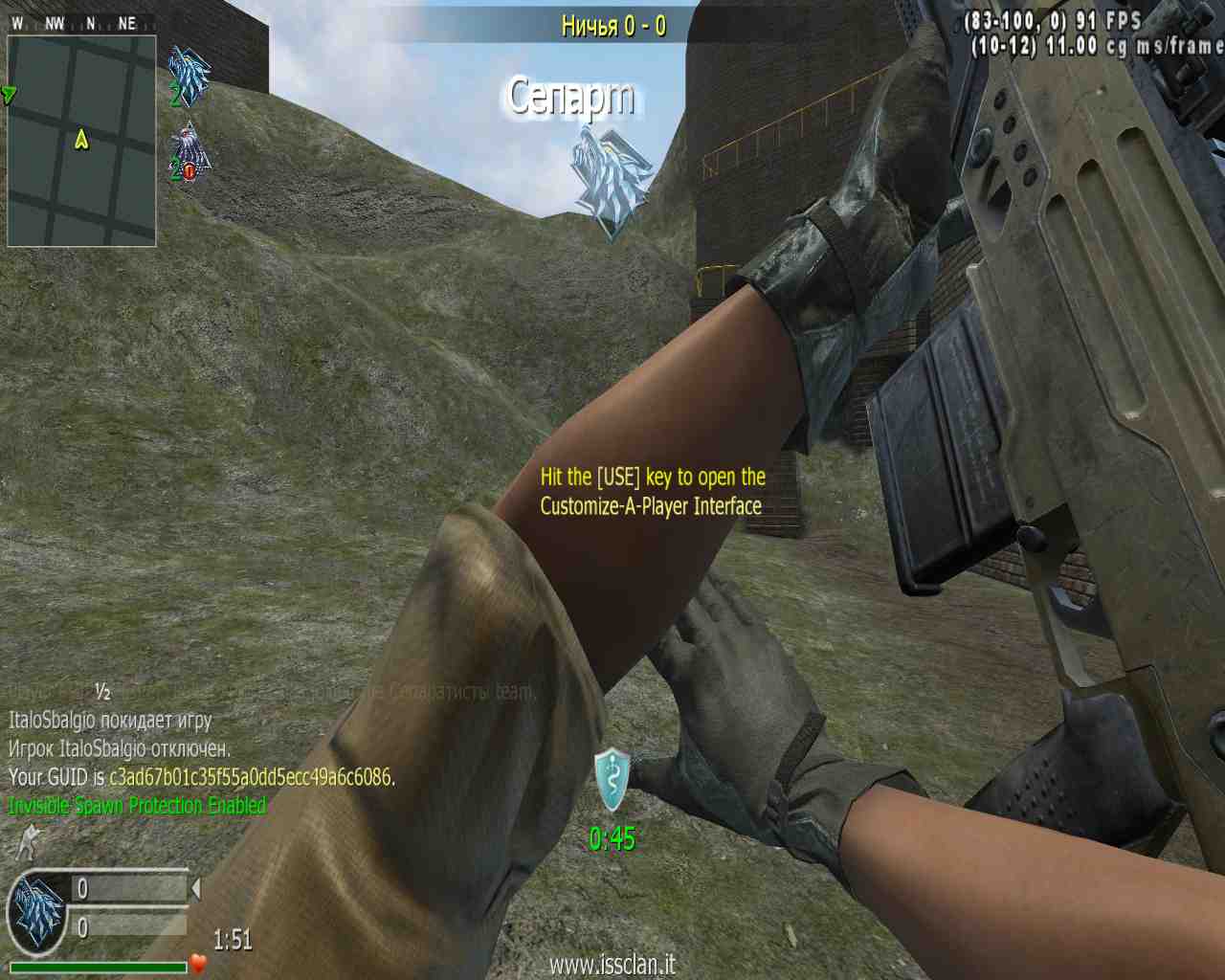
Task: Click the minimap grid panel
Action: (81, 141)
